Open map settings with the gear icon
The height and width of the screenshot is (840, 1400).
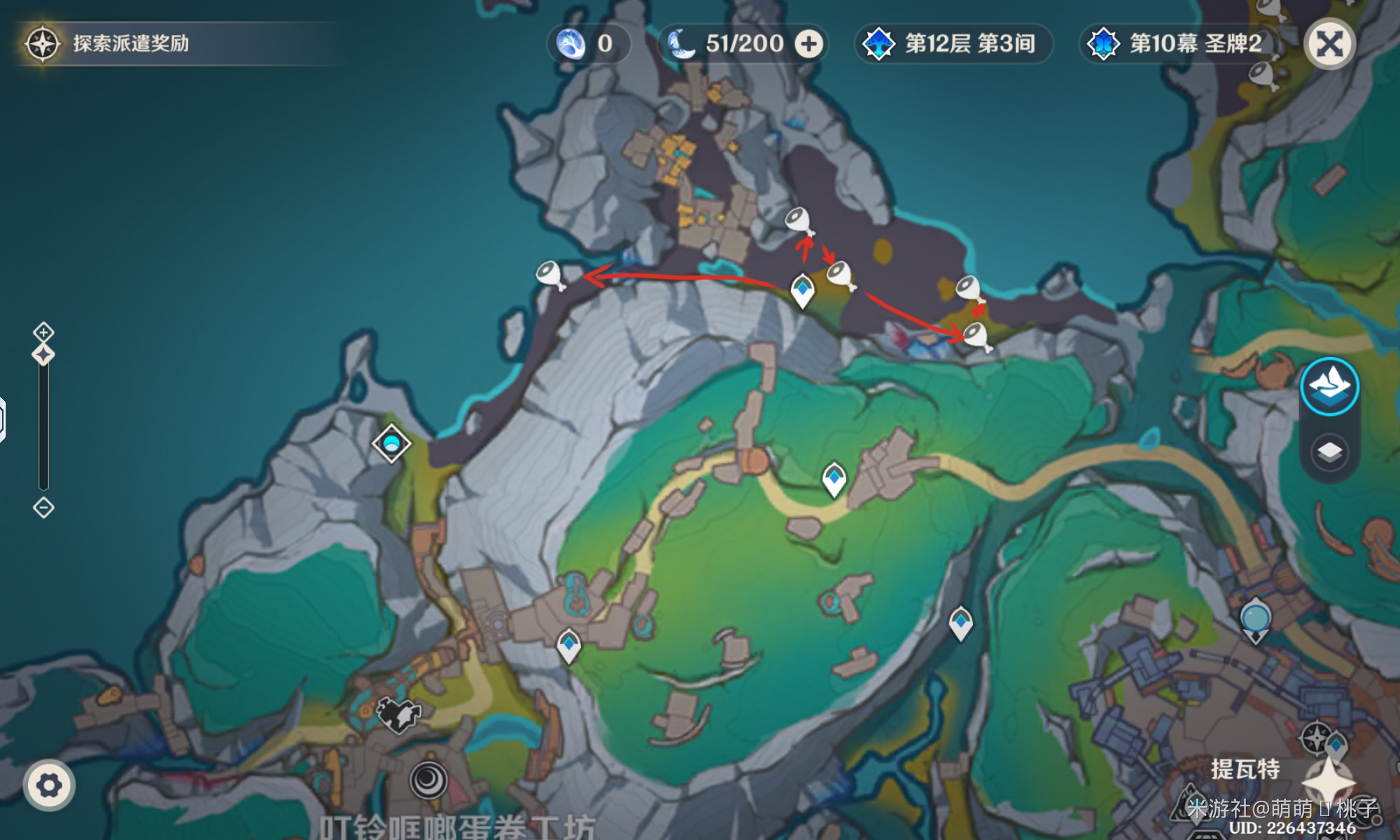[x=48, y=785]
